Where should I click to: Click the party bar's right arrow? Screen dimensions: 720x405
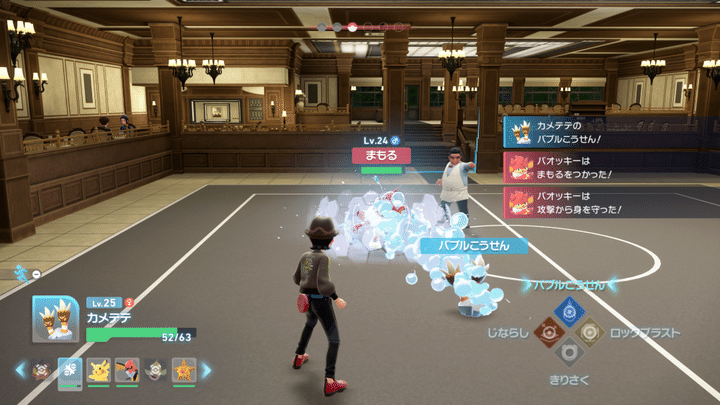pos(206,371)
